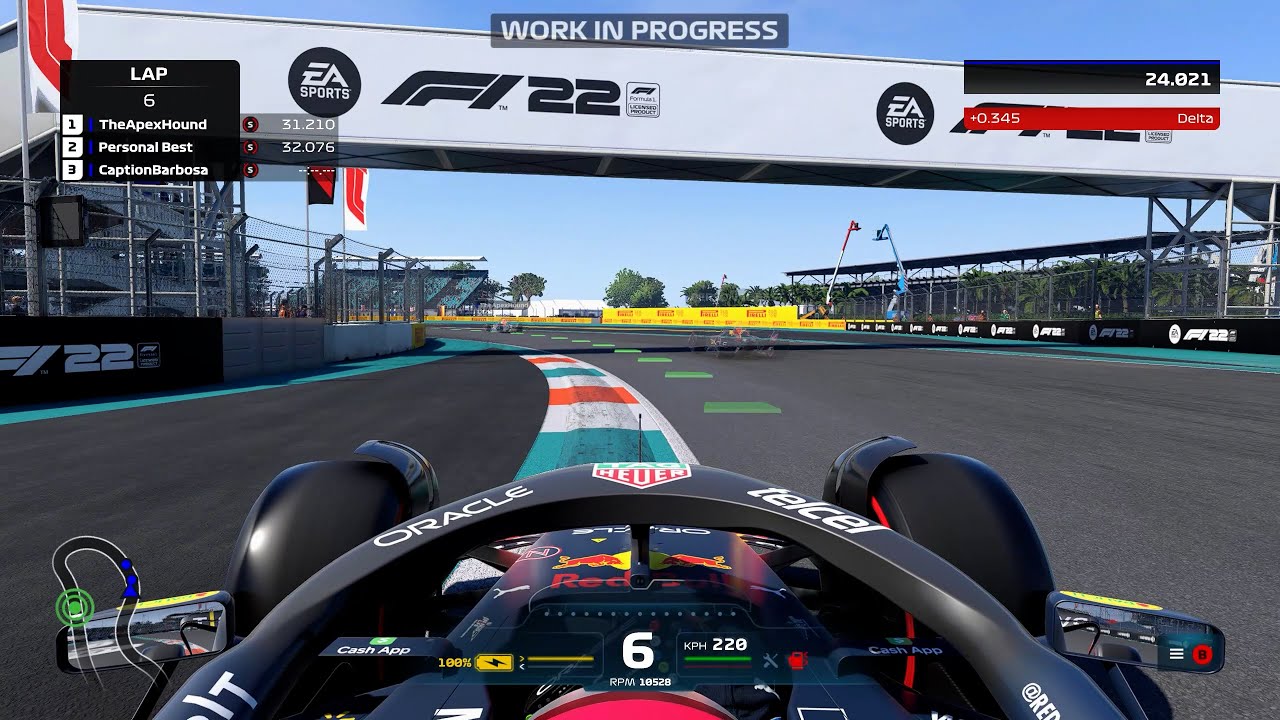This screenshot has height=720, width=1280.
Task: Open the multi-function display list icon
Action: tap(1176, 654)
